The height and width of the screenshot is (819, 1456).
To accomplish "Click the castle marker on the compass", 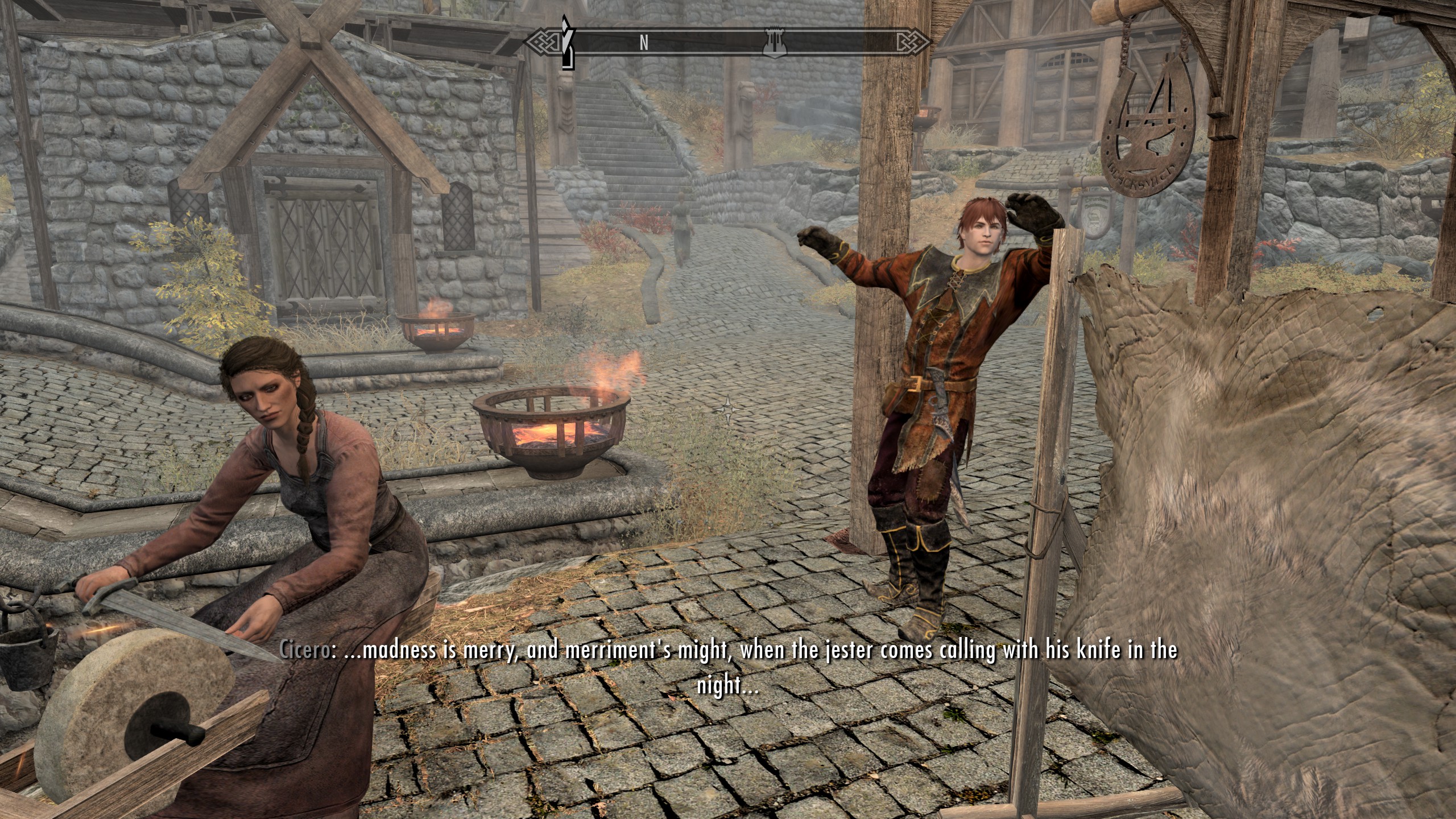I will coord(775,43).
